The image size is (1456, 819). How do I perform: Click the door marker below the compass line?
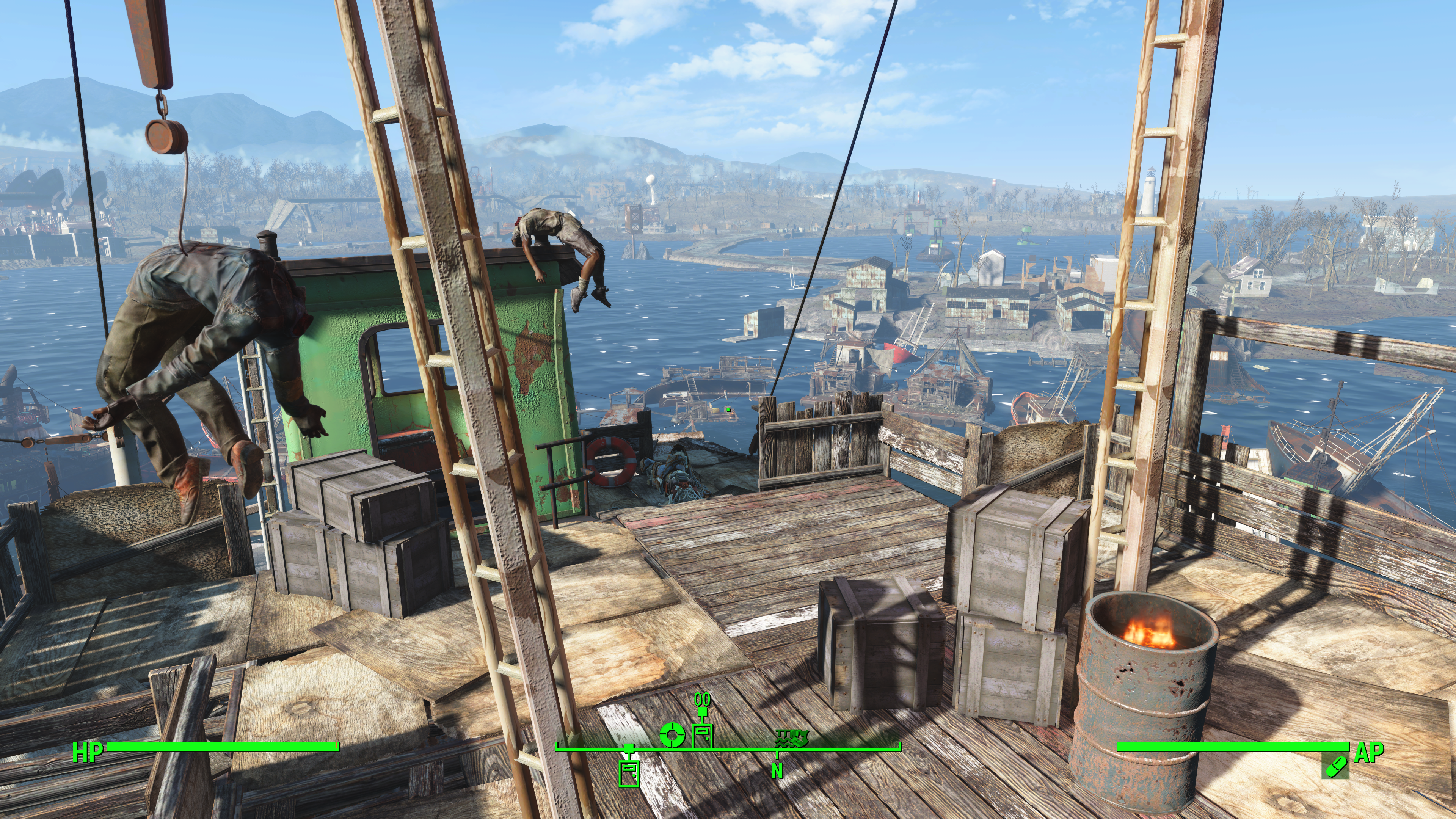tap(629, 772)
